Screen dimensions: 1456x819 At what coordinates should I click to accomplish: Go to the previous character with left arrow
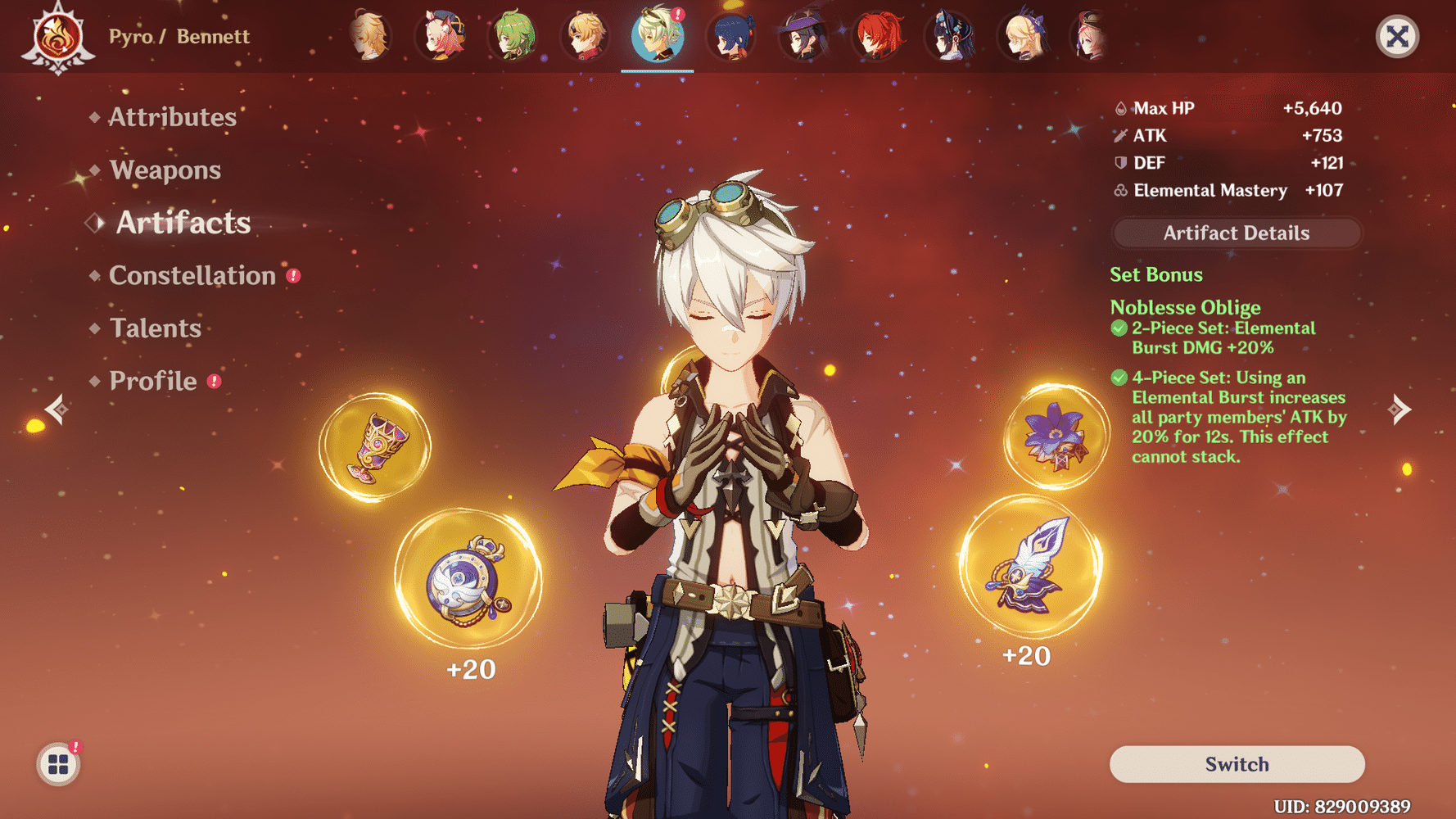click(x=57, y=409)
